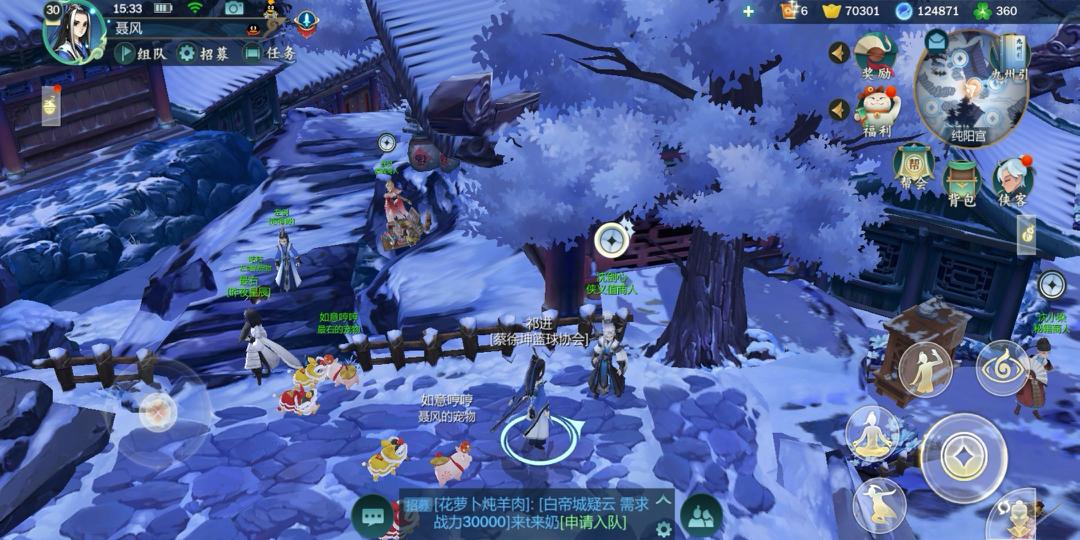Click the plus button beside currencies
The width and height of the screenshot is (1080, 540).
748,11
